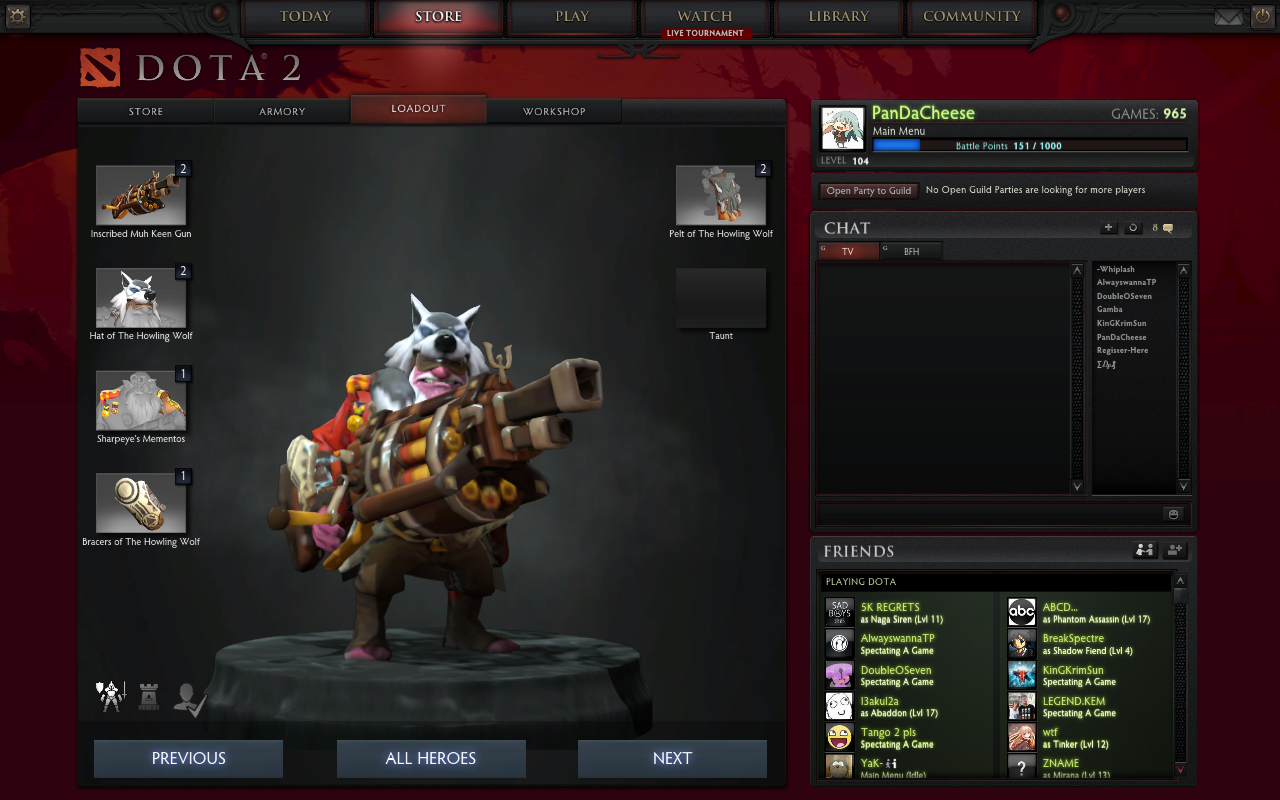Select the Store sub-tab
The width and height of the screenshot is (1280, 800).
point(146,111)
